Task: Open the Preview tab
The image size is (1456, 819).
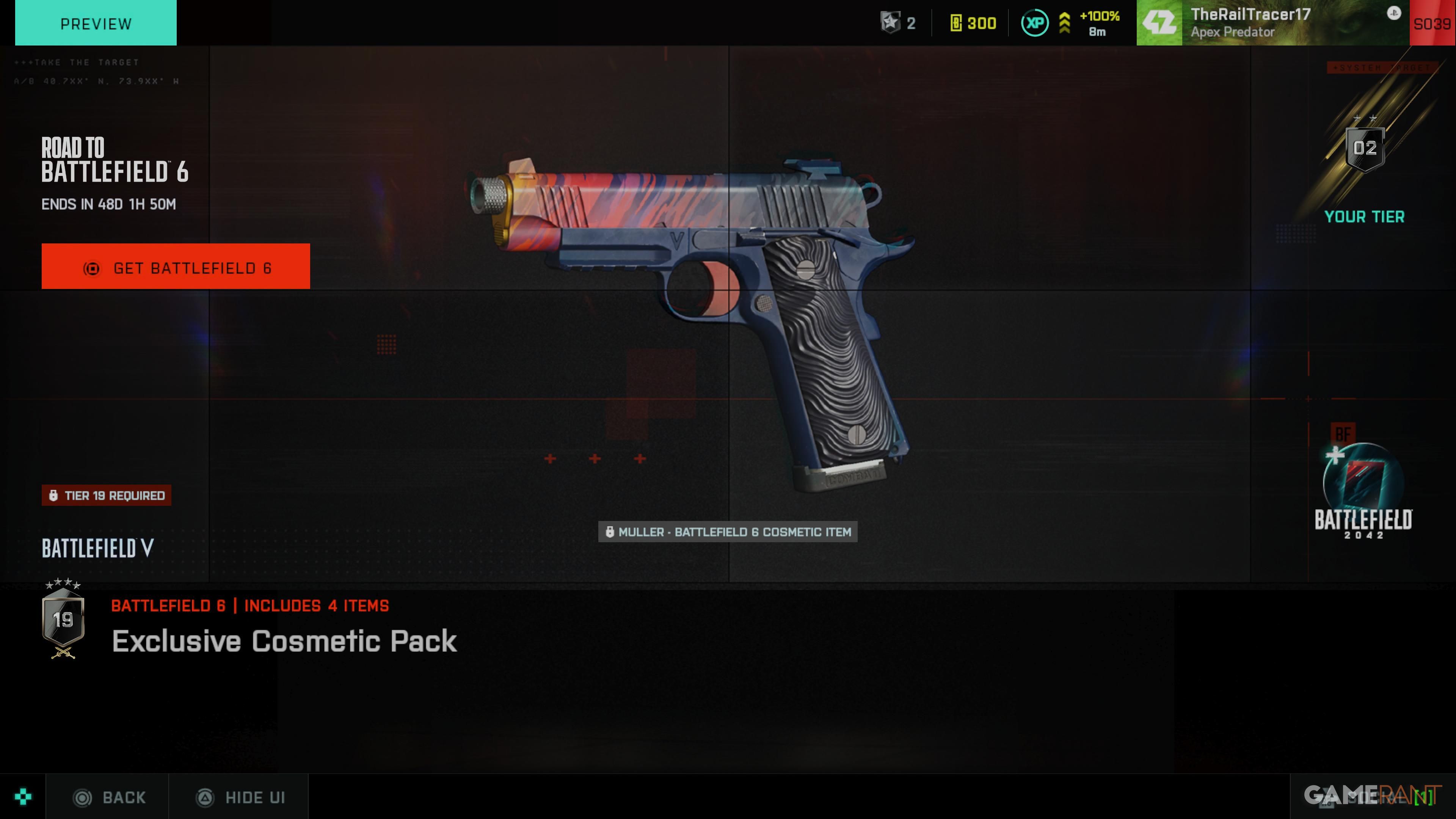Action: 96,23
